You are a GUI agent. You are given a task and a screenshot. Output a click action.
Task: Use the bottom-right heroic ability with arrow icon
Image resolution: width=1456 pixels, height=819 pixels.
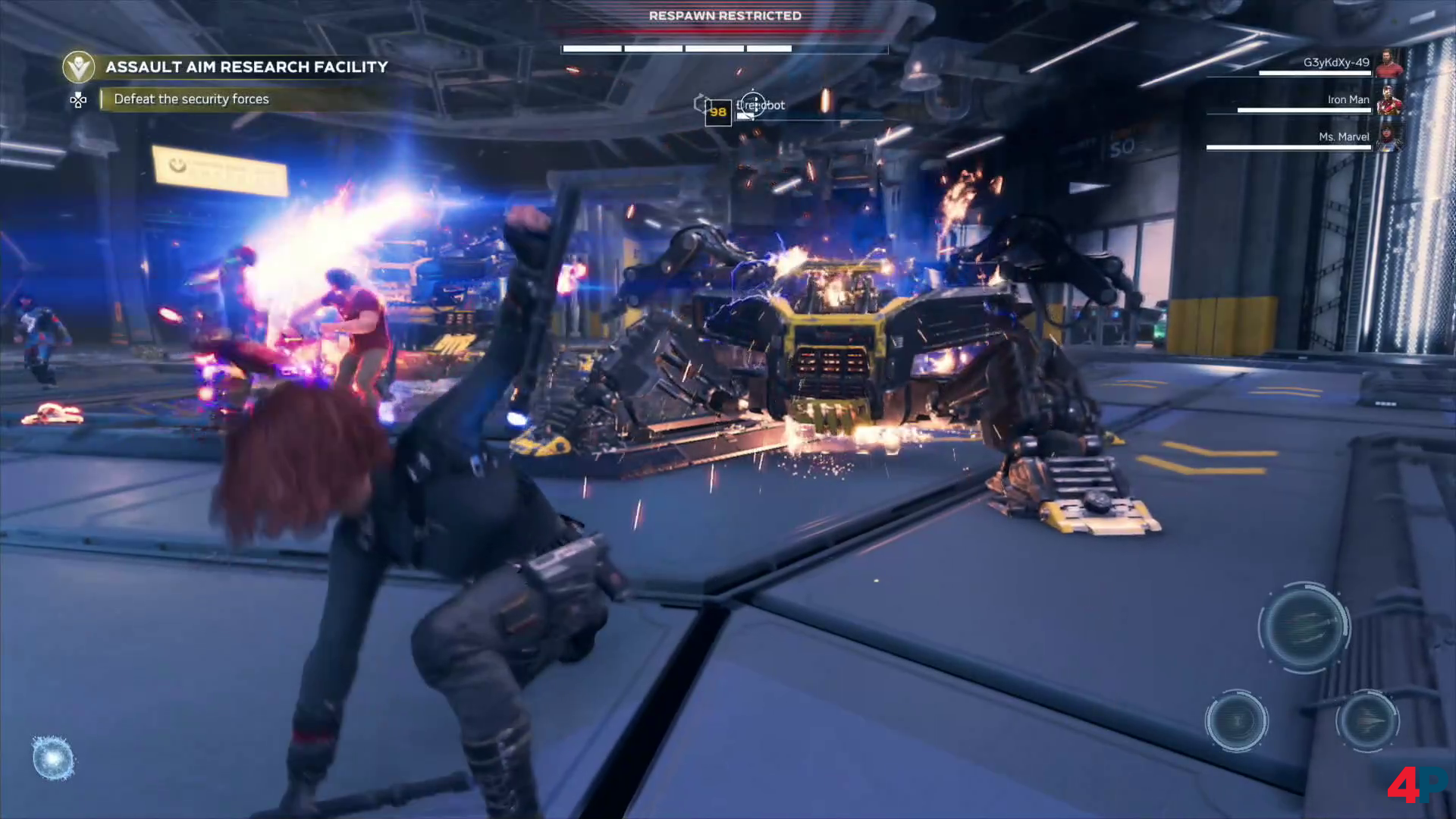pos(1367,720)
